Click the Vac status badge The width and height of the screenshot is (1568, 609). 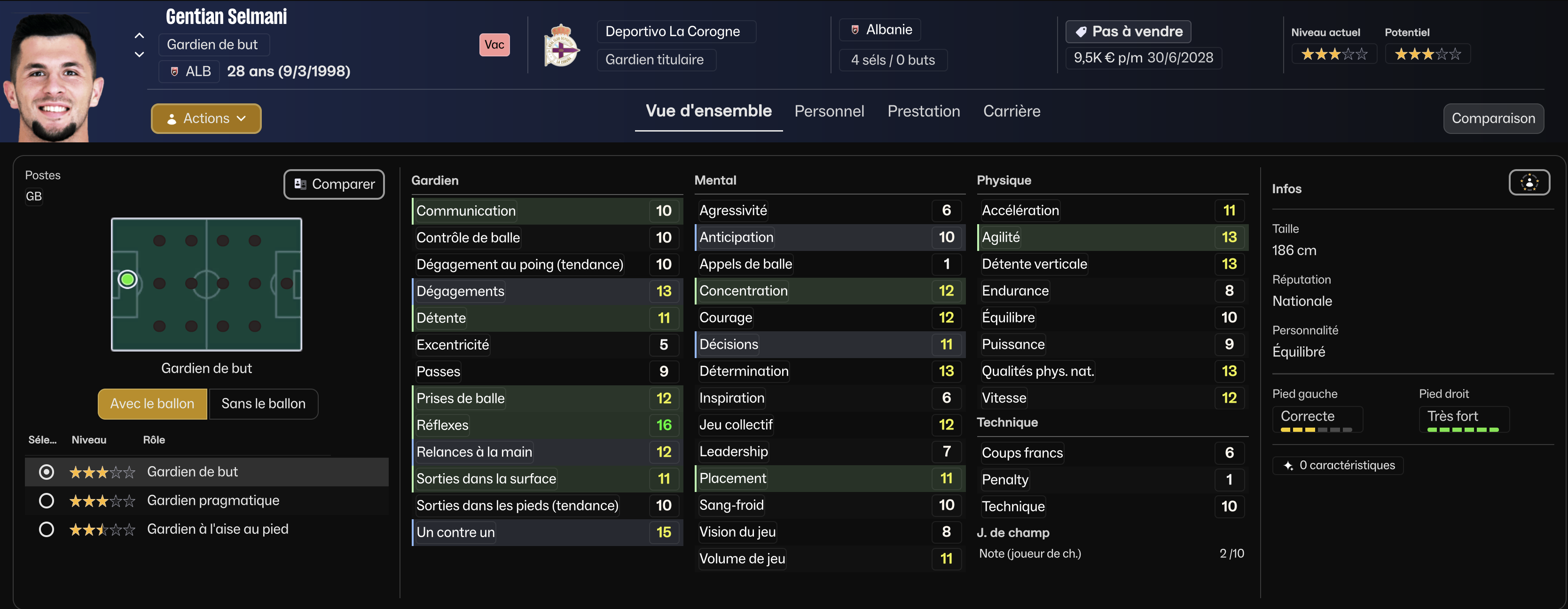pyautogui.click(x=494, y=45)
